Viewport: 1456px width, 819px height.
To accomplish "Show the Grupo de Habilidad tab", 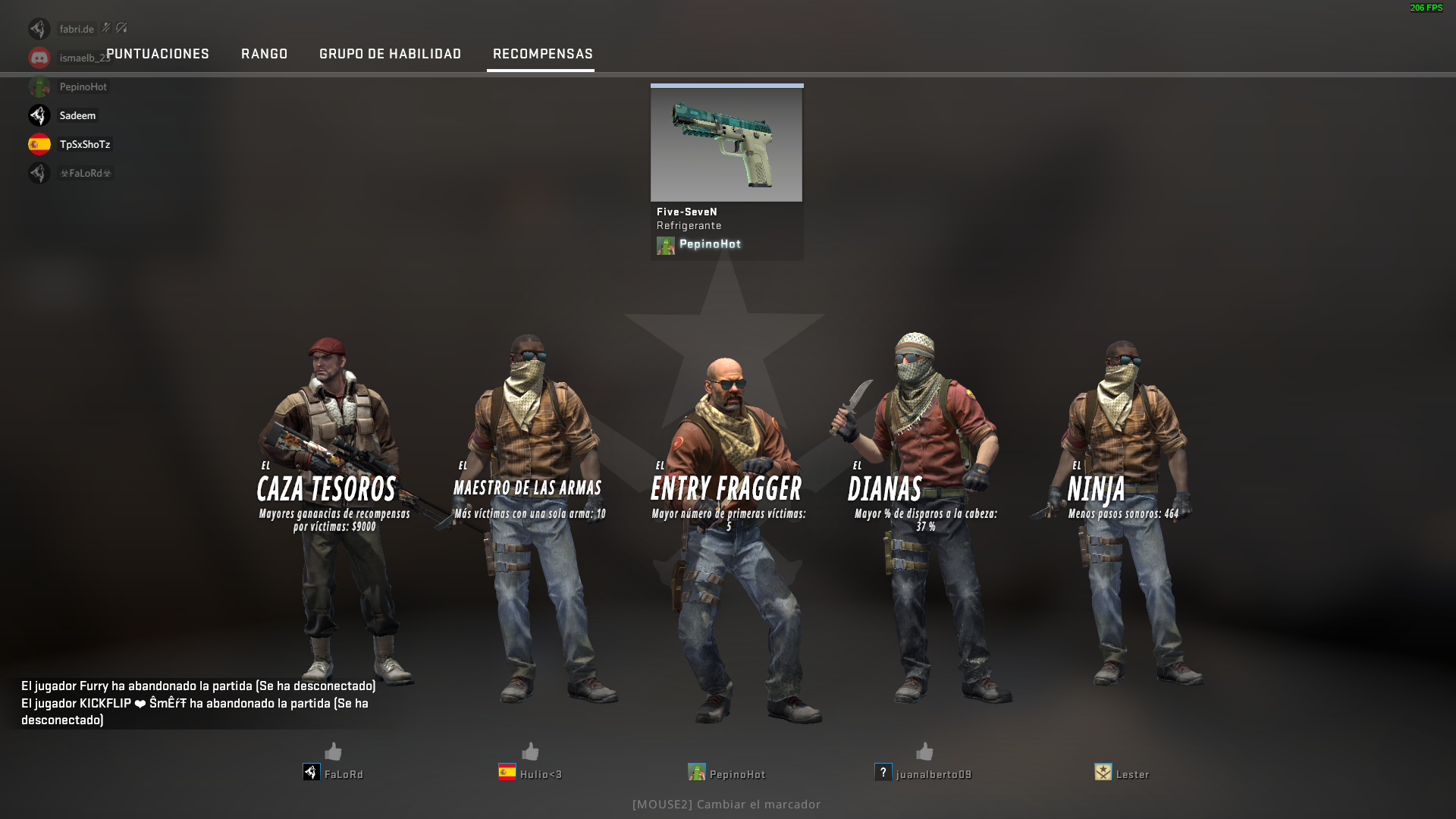I will pos(390,54).
